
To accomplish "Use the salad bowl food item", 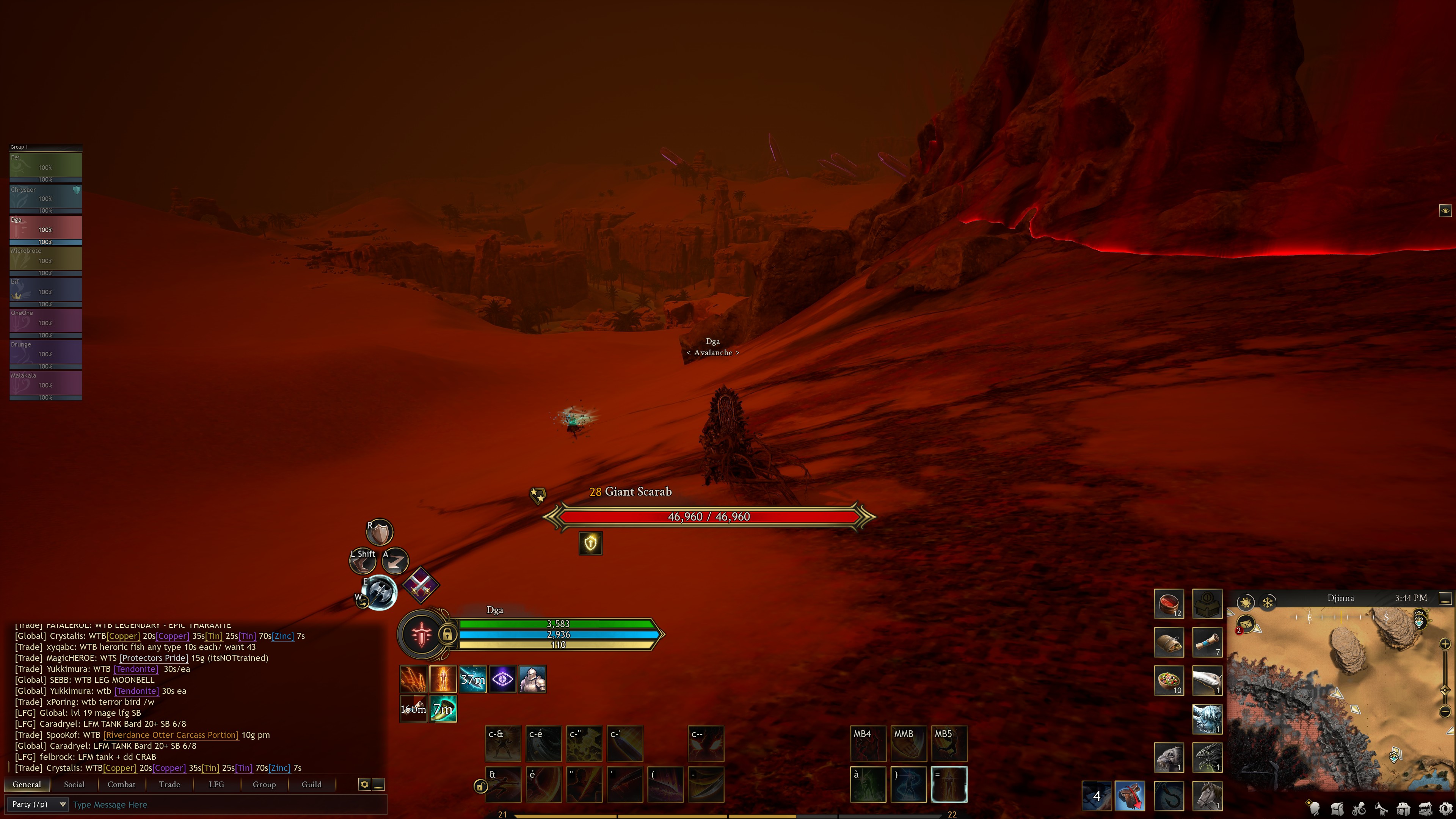I will pos(1168,680).
